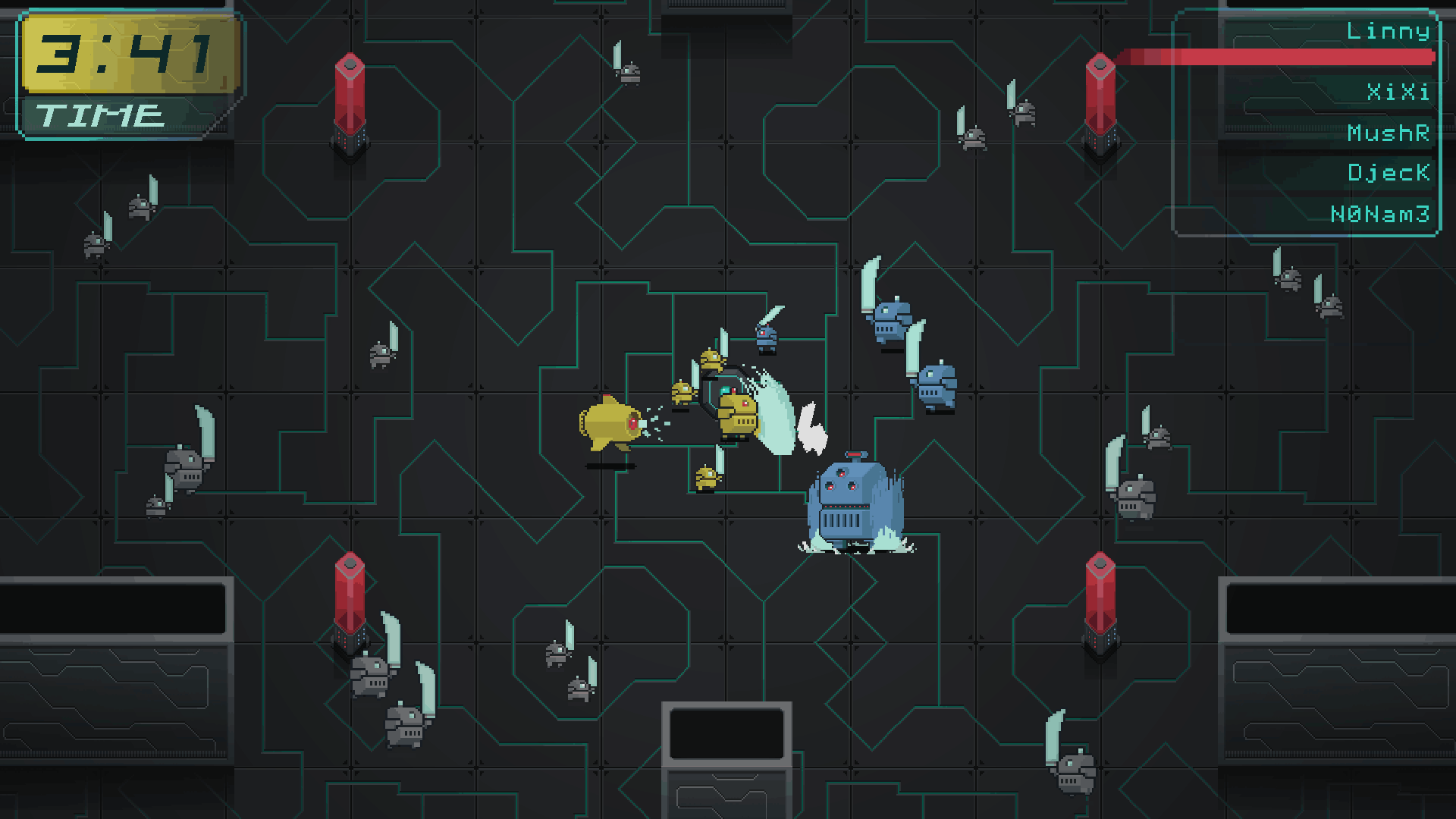Select the DjecK player entry
The height and width of the screenshot is (819, 1456).
tap(1388, 173)
